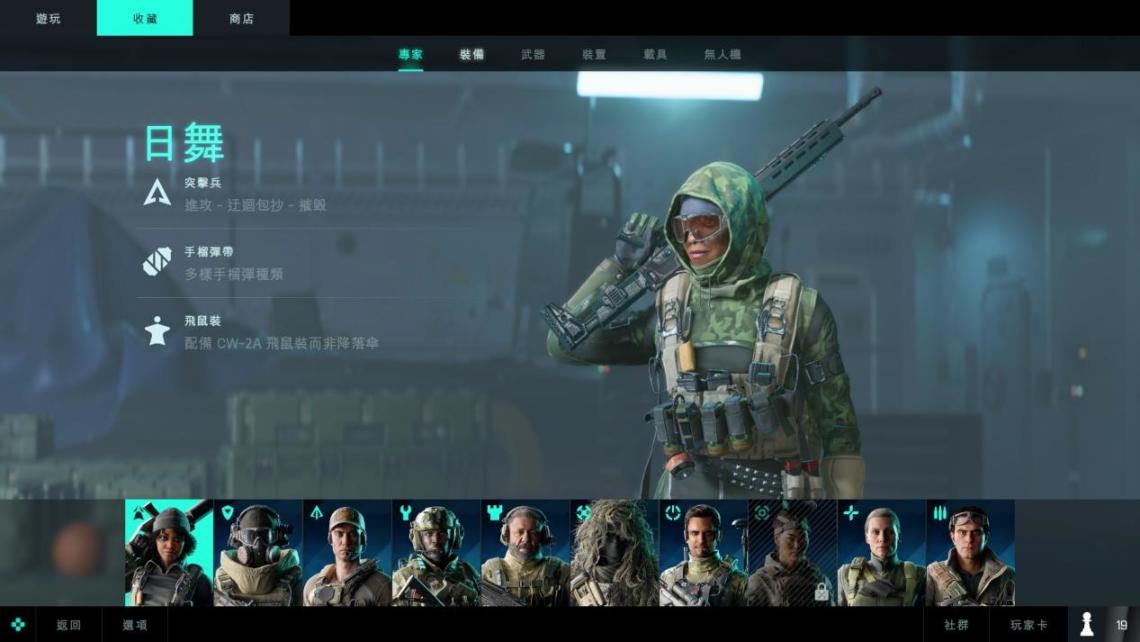
Task: Open the 專家 specialists sub-tab
Action: pyautogui.click(x=411, y=54)
